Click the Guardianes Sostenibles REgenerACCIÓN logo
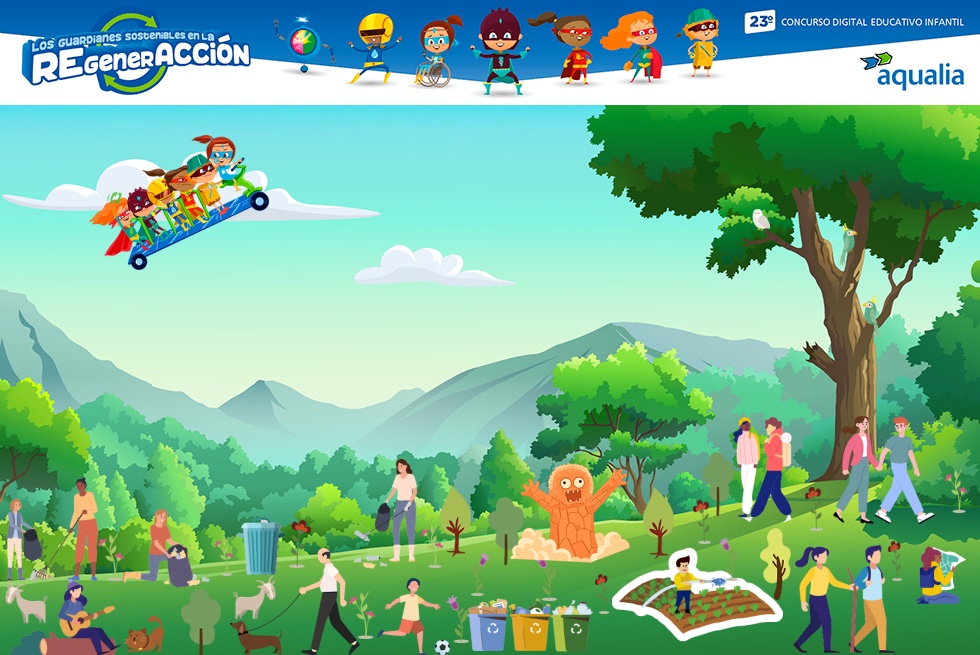 (137, 54)
